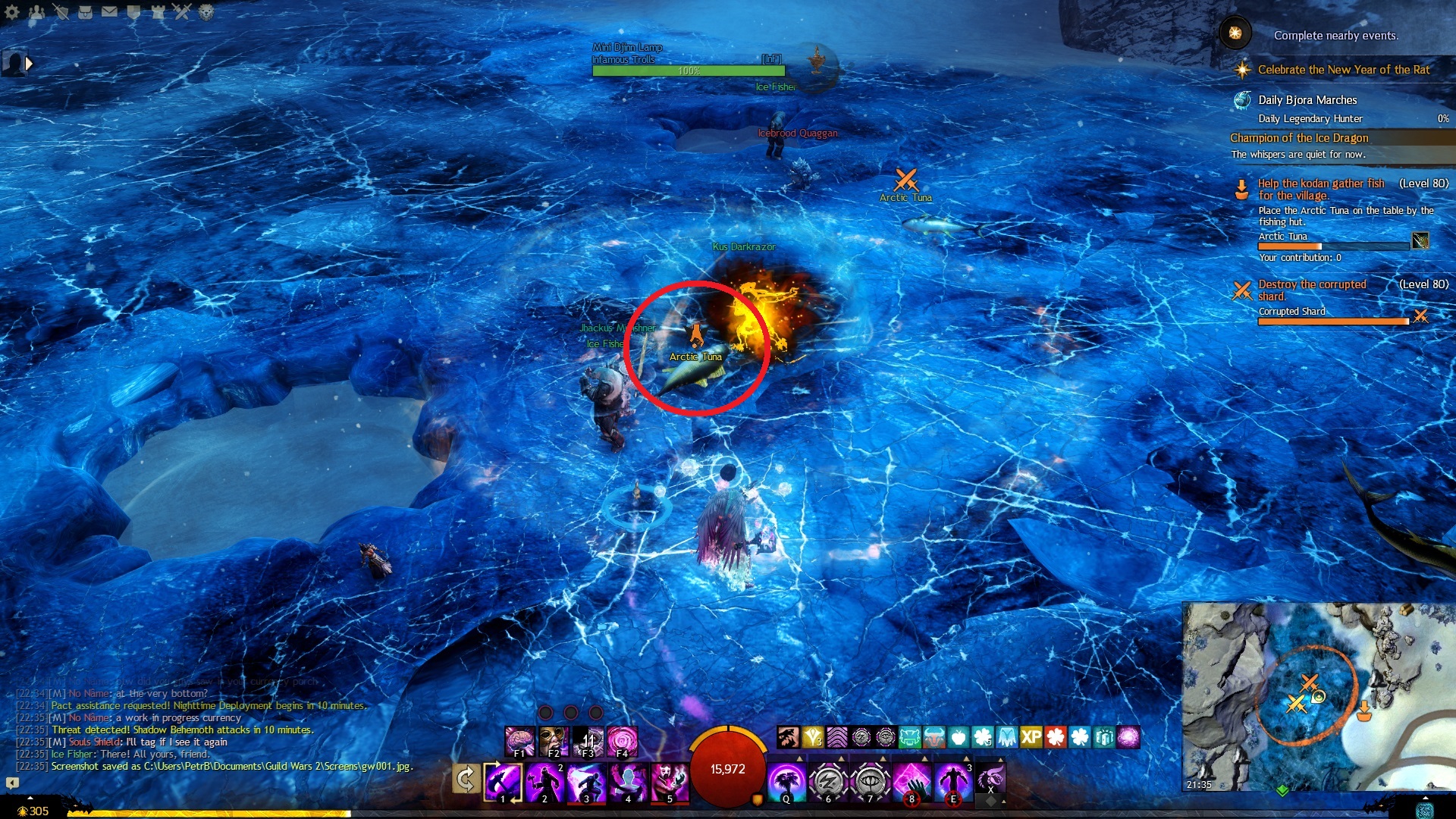Open the inventory bag icon
The image size is (1456, 819).
point(85,11)
